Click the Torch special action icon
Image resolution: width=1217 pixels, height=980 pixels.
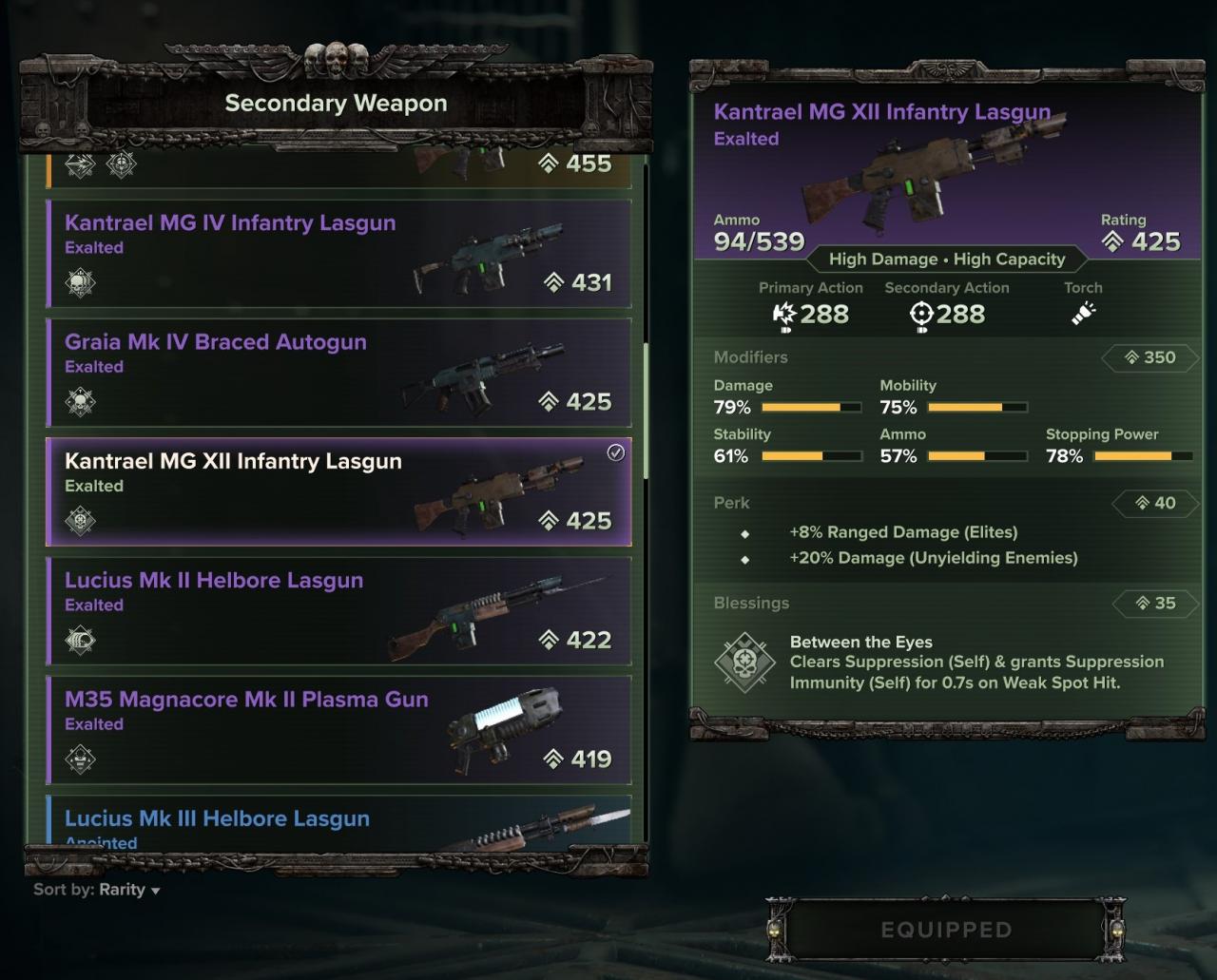pos(1083,314)
